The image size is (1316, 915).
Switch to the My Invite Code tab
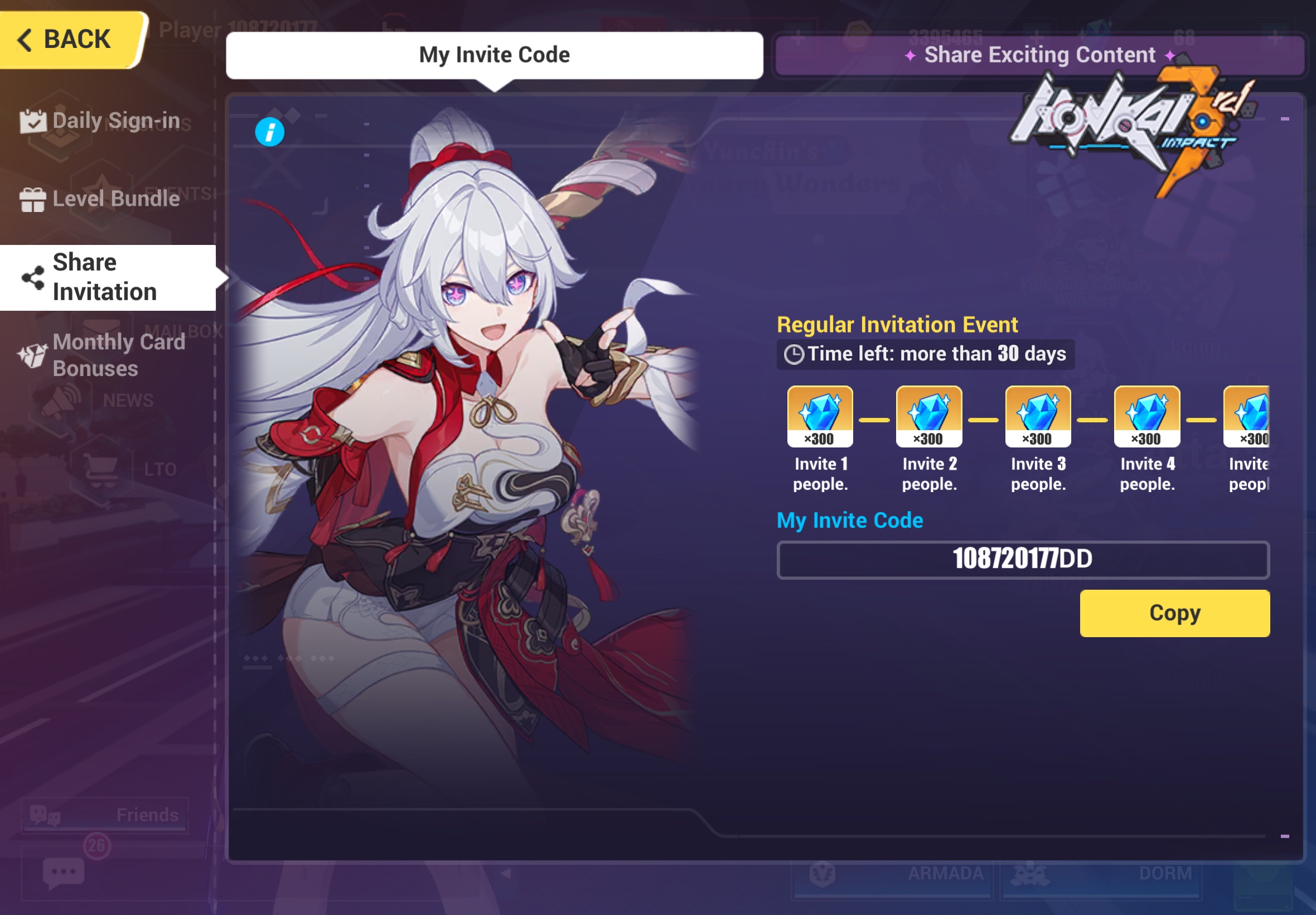point(494,55)
